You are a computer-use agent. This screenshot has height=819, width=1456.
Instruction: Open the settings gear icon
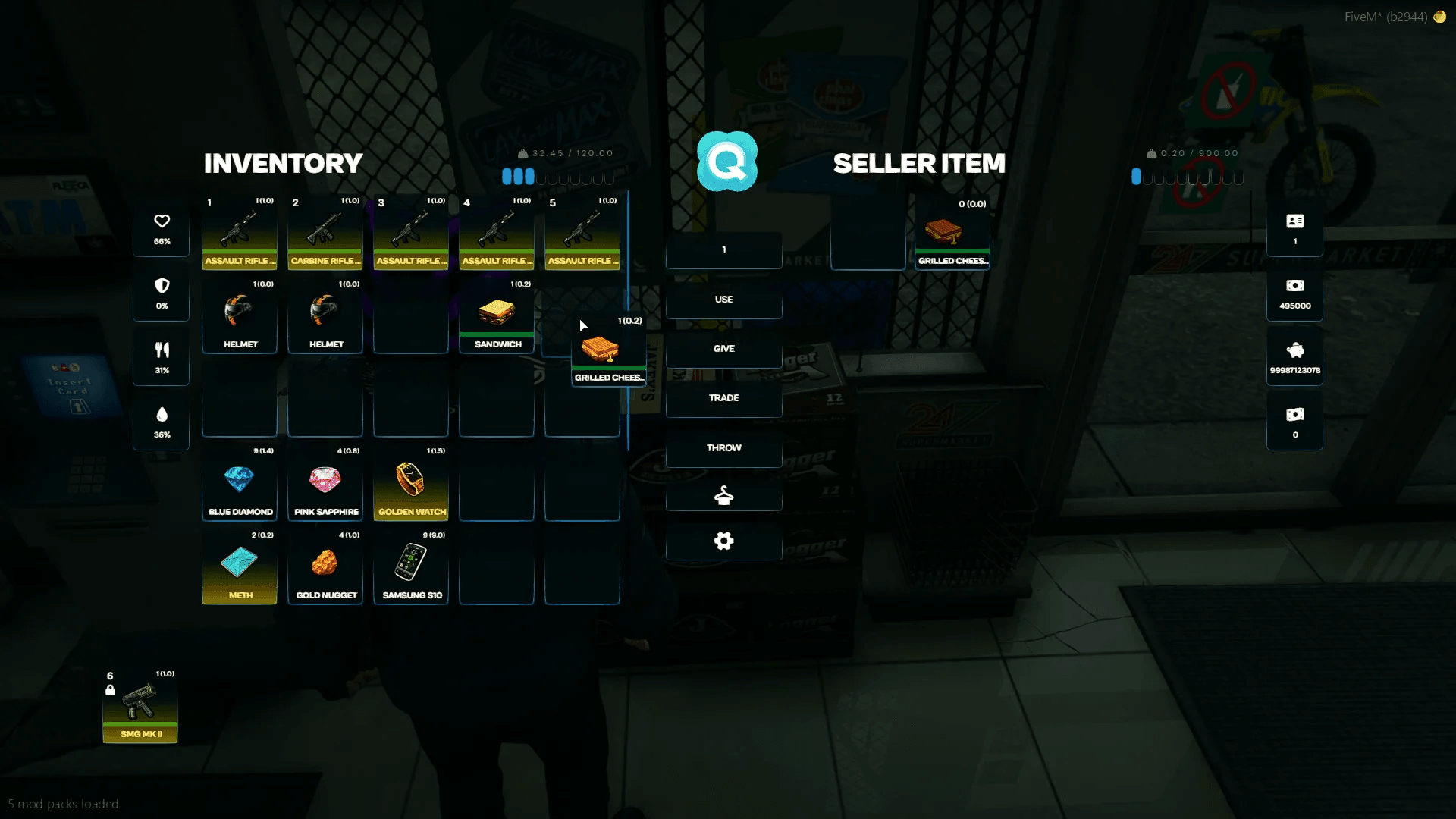(723, 541)
